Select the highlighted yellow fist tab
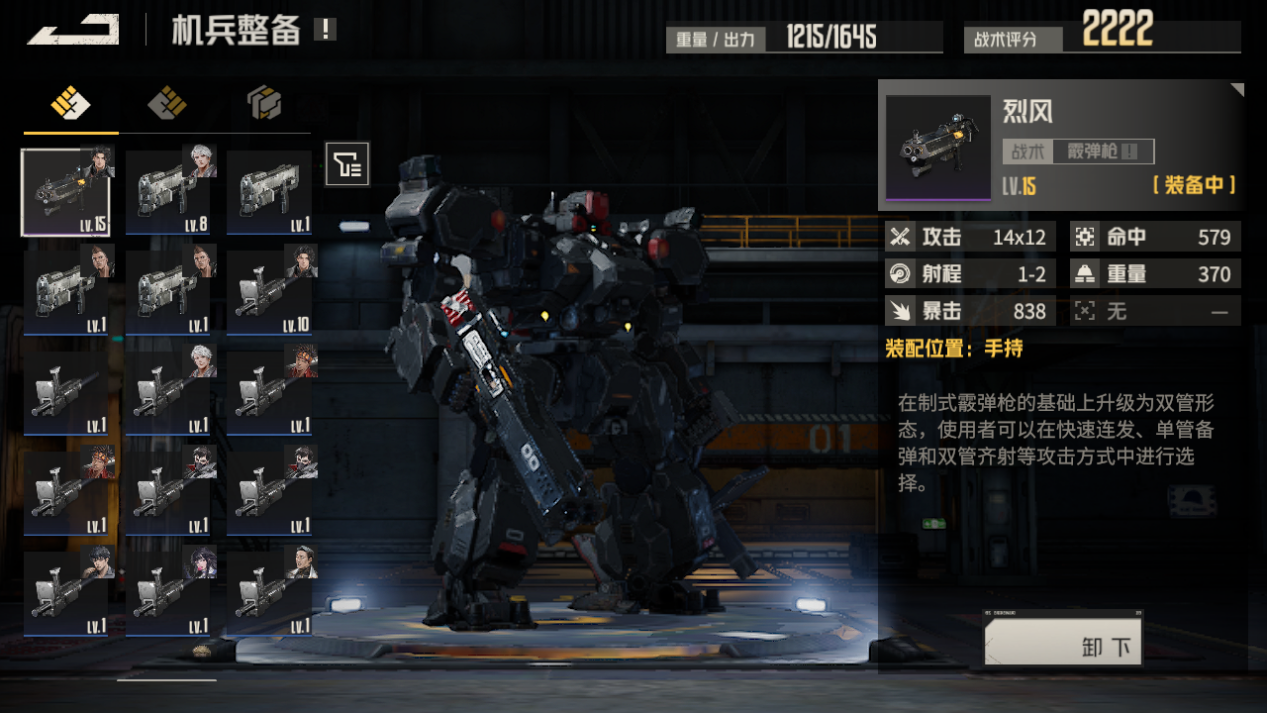 click(70, 103)
